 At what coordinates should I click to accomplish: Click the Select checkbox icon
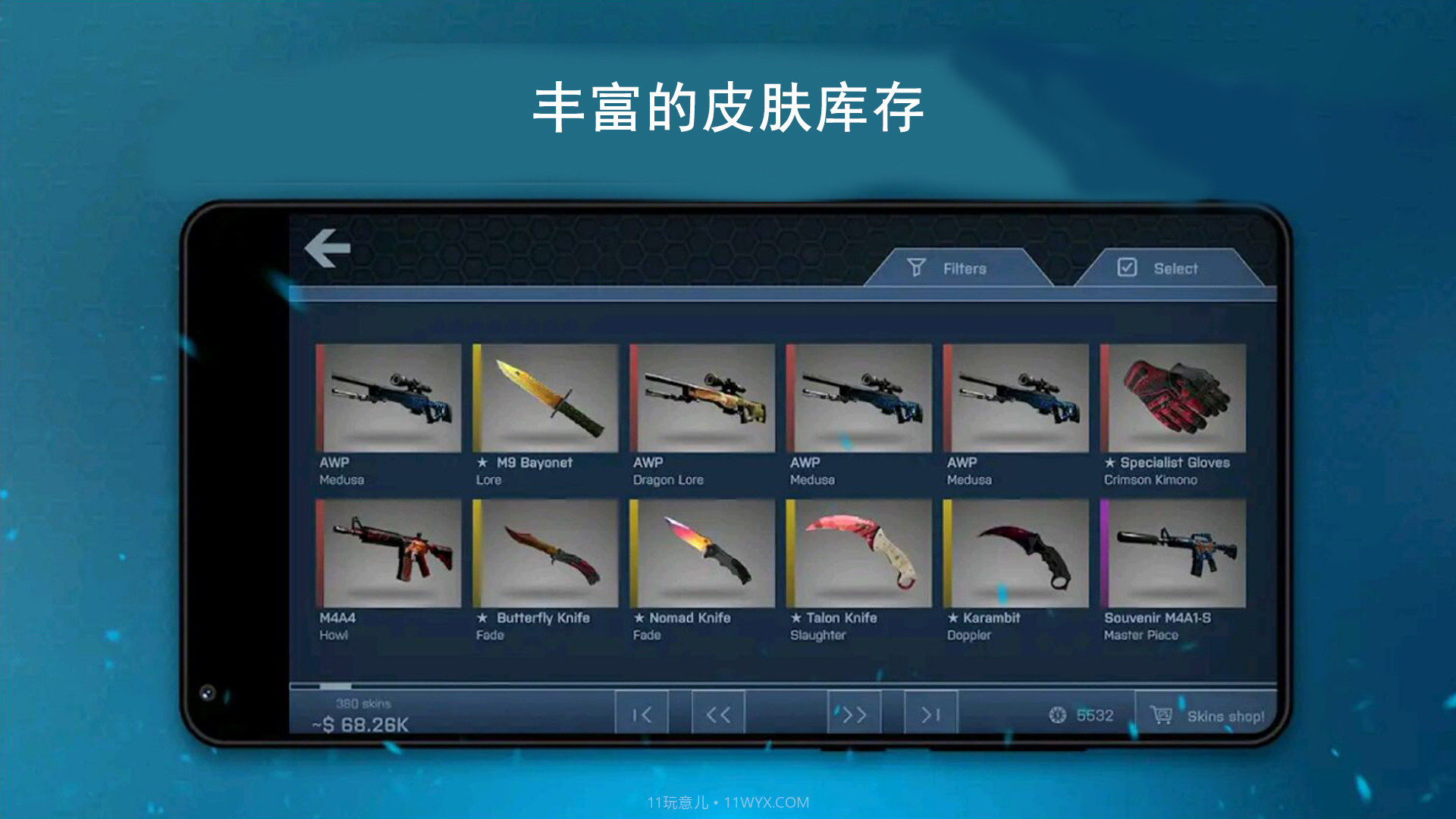tap(1128, 267)
